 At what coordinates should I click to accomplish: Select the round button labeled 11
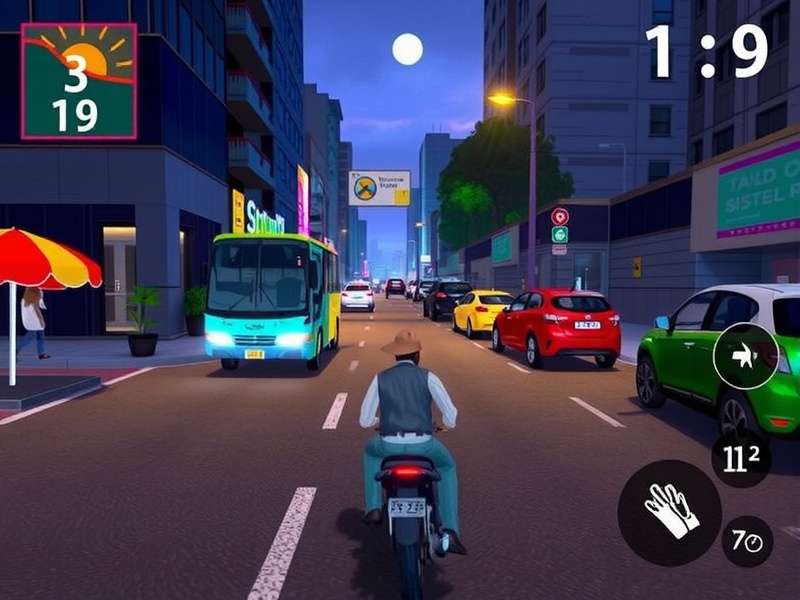[x=740, y=459]
